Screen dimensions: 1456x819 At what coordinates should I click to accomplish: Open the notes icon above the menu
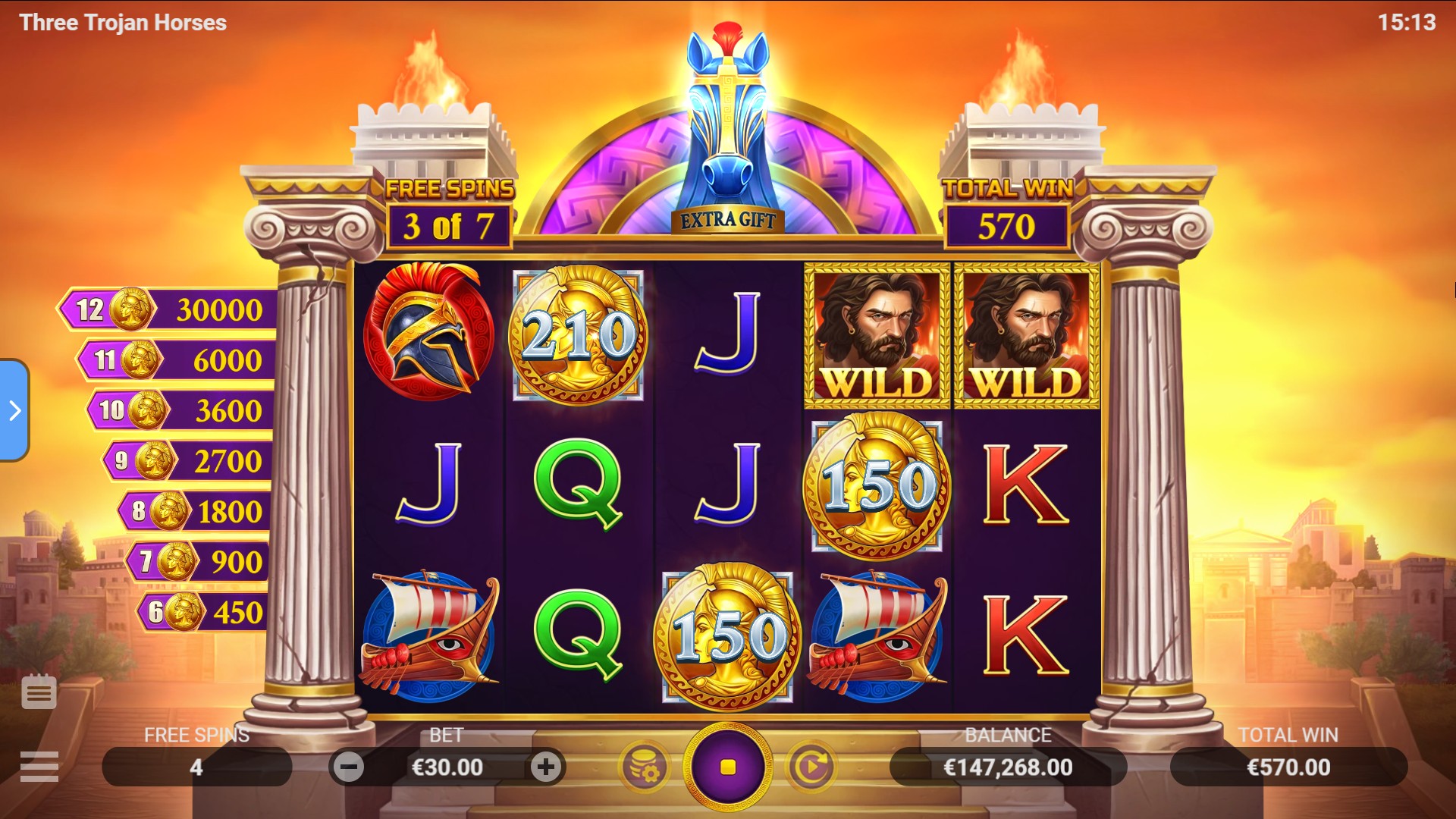[39, 692]
